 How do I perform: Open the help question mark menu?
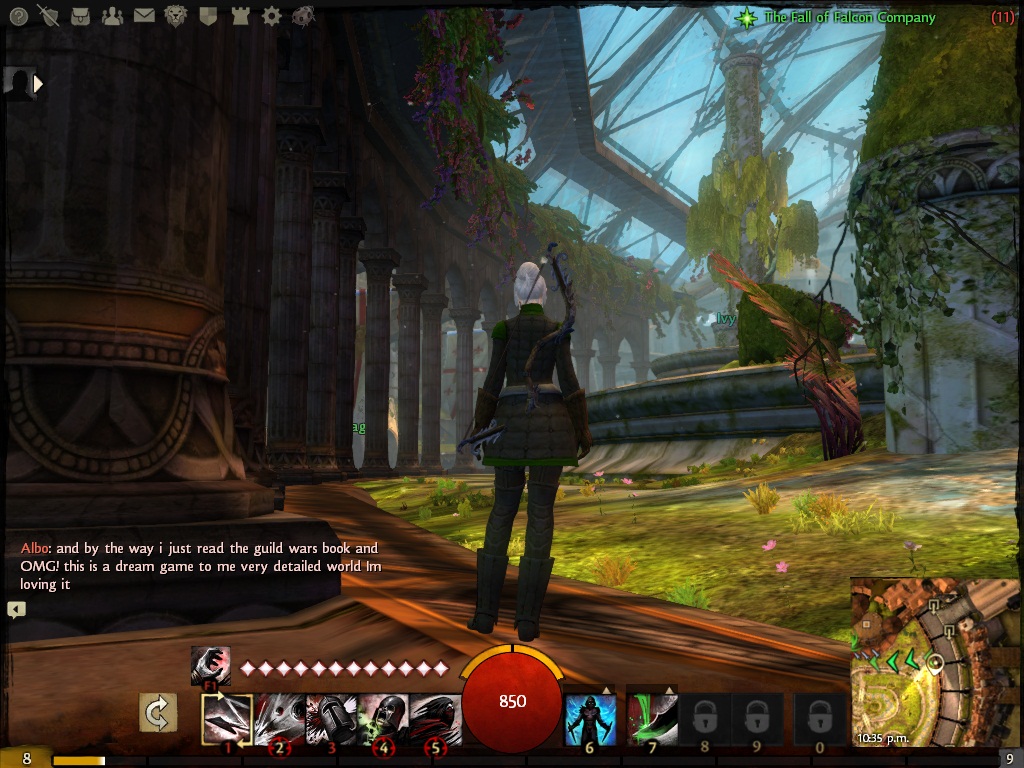click(x=17, y=16)
